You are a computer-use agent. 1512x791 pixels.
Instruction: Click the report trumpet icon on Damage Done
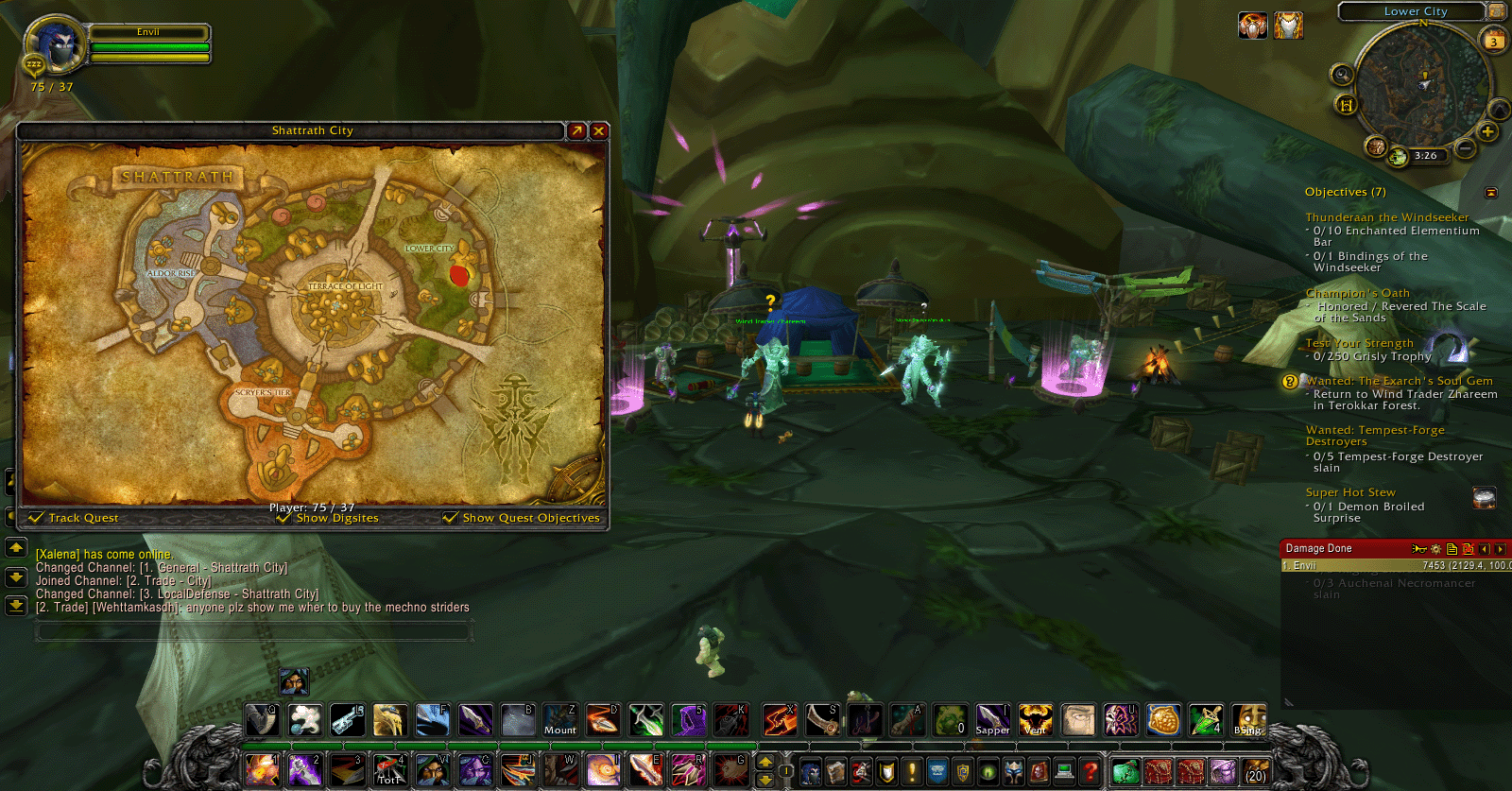coord(1419,549)
